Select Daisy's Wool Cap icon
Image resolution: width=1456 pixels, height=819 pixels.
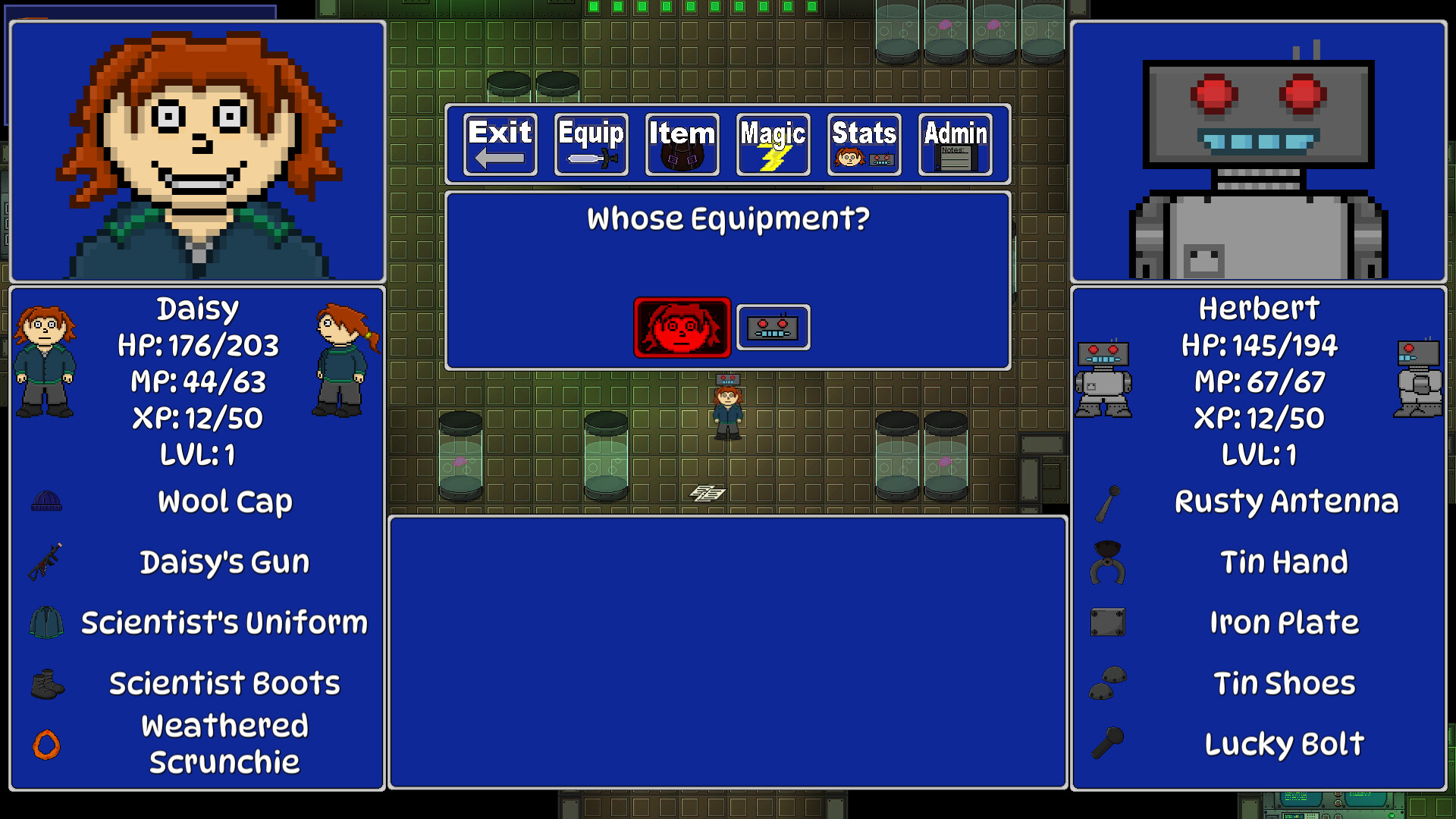pos(45,500)
